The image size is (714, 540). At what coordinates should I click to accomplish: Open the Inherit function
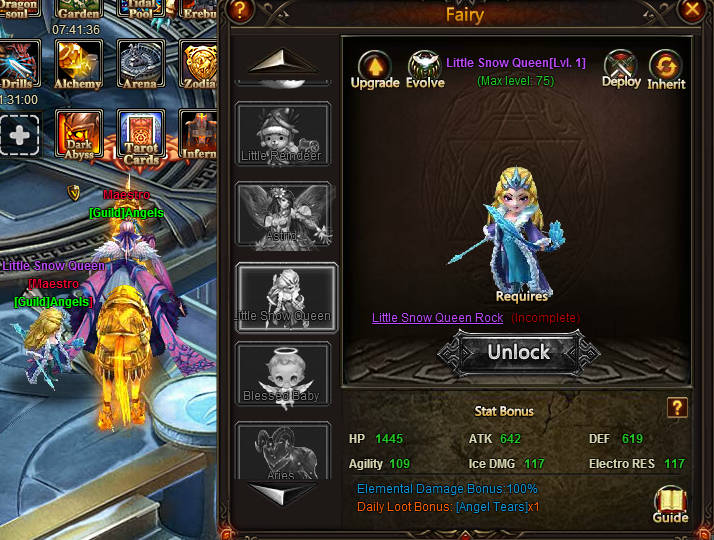coord(666,68)
